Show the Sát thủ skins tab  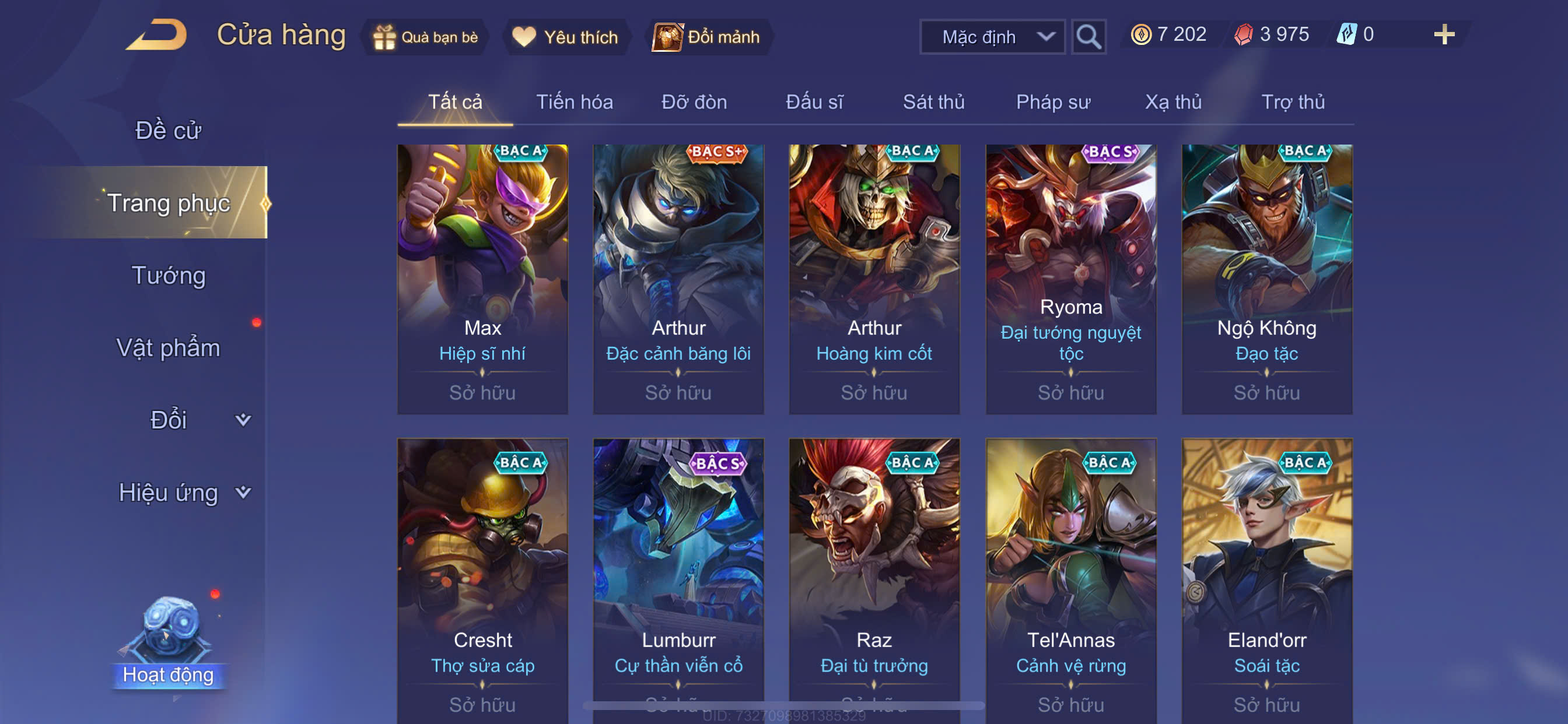click(x=933, y=101)
